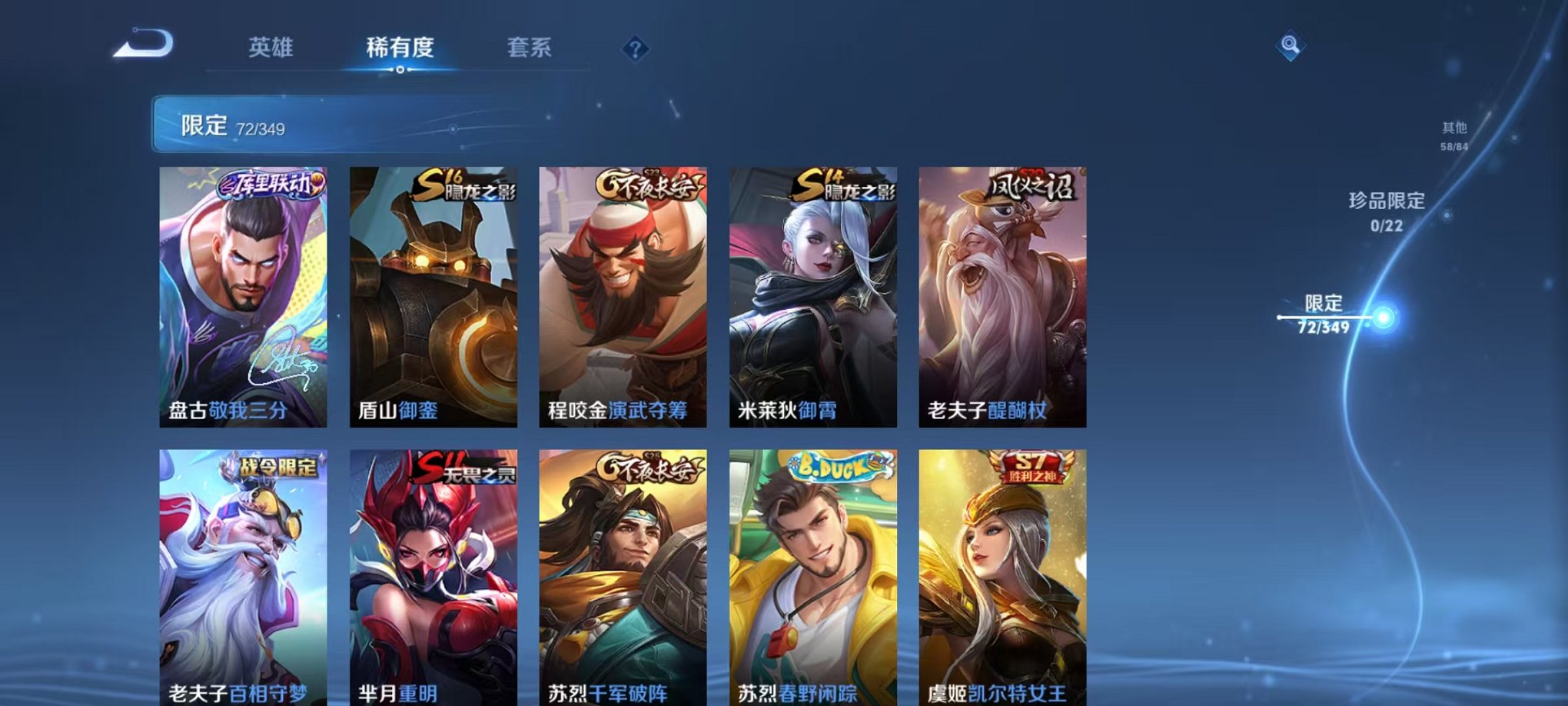This screenshot has height=706, width=1568.
Task: Switch to the 英雄 tab
Action: point(273,48)
